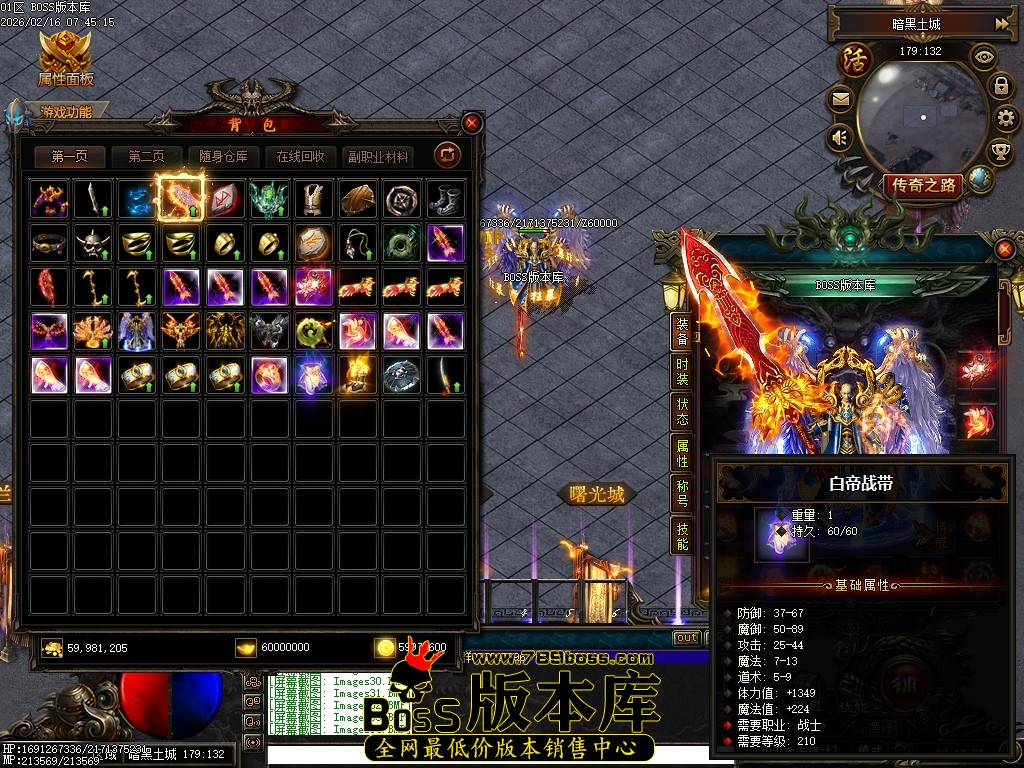Switch to the 第二页 bag page
The height and width of the screenshot is (768, 1024).
click(147, 157)
